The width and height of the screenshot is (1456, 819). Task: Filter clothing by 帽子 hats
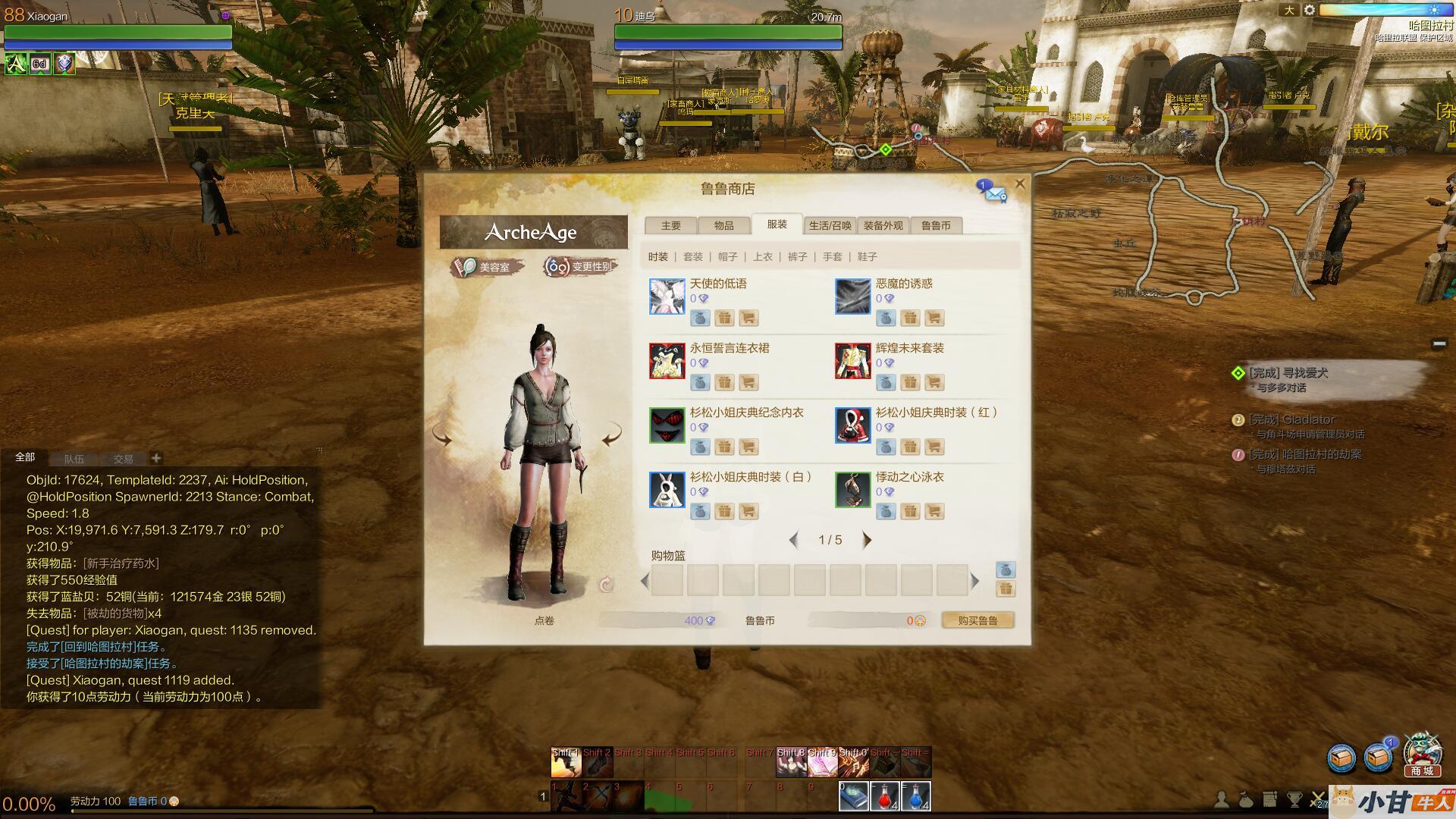point(728,257)
